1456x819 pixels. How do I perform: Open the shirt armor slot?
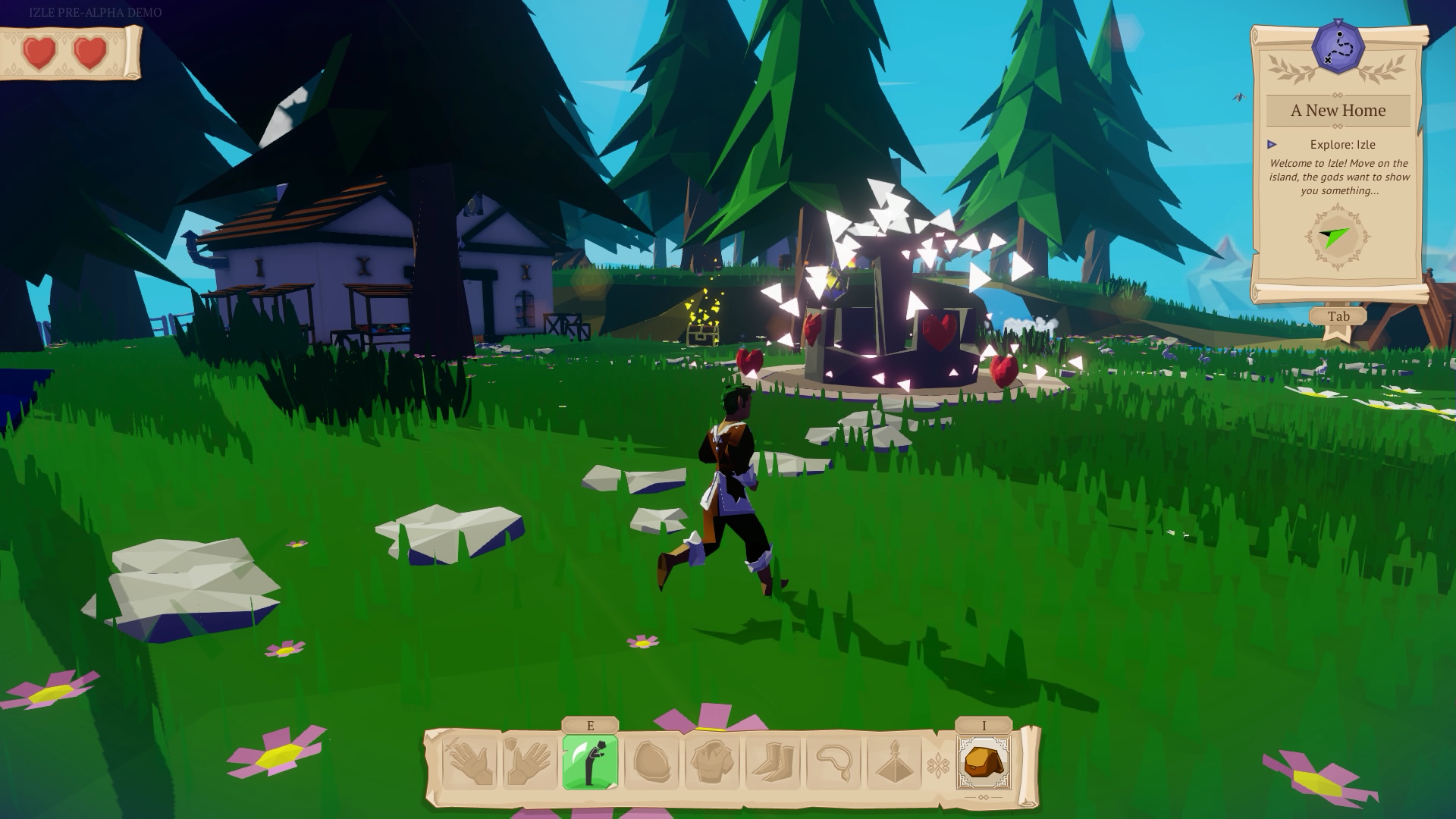click(711, 763)
